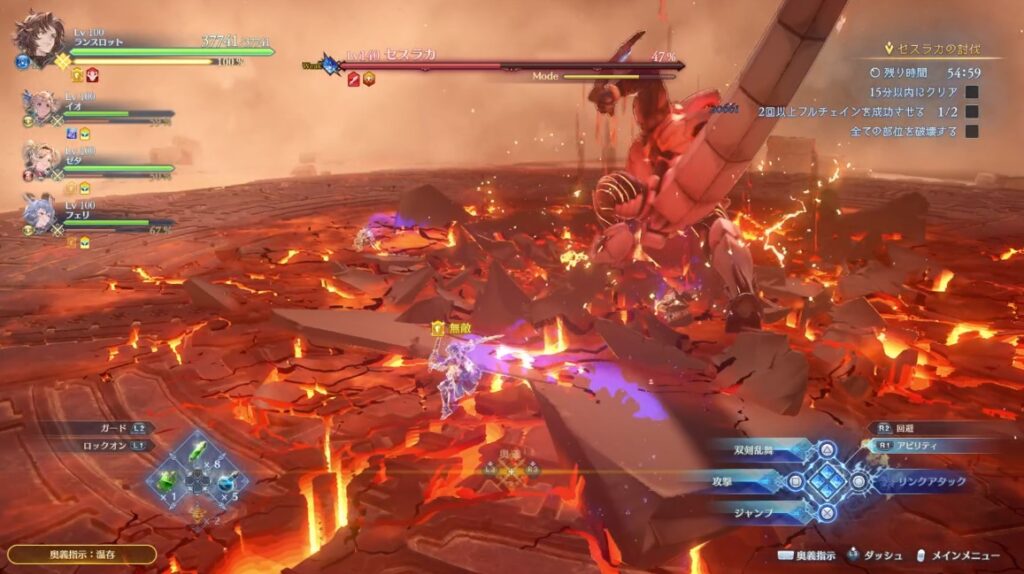
Task: Open the ゼスラカの討伐 quest tracker
Action: point(931,48)
